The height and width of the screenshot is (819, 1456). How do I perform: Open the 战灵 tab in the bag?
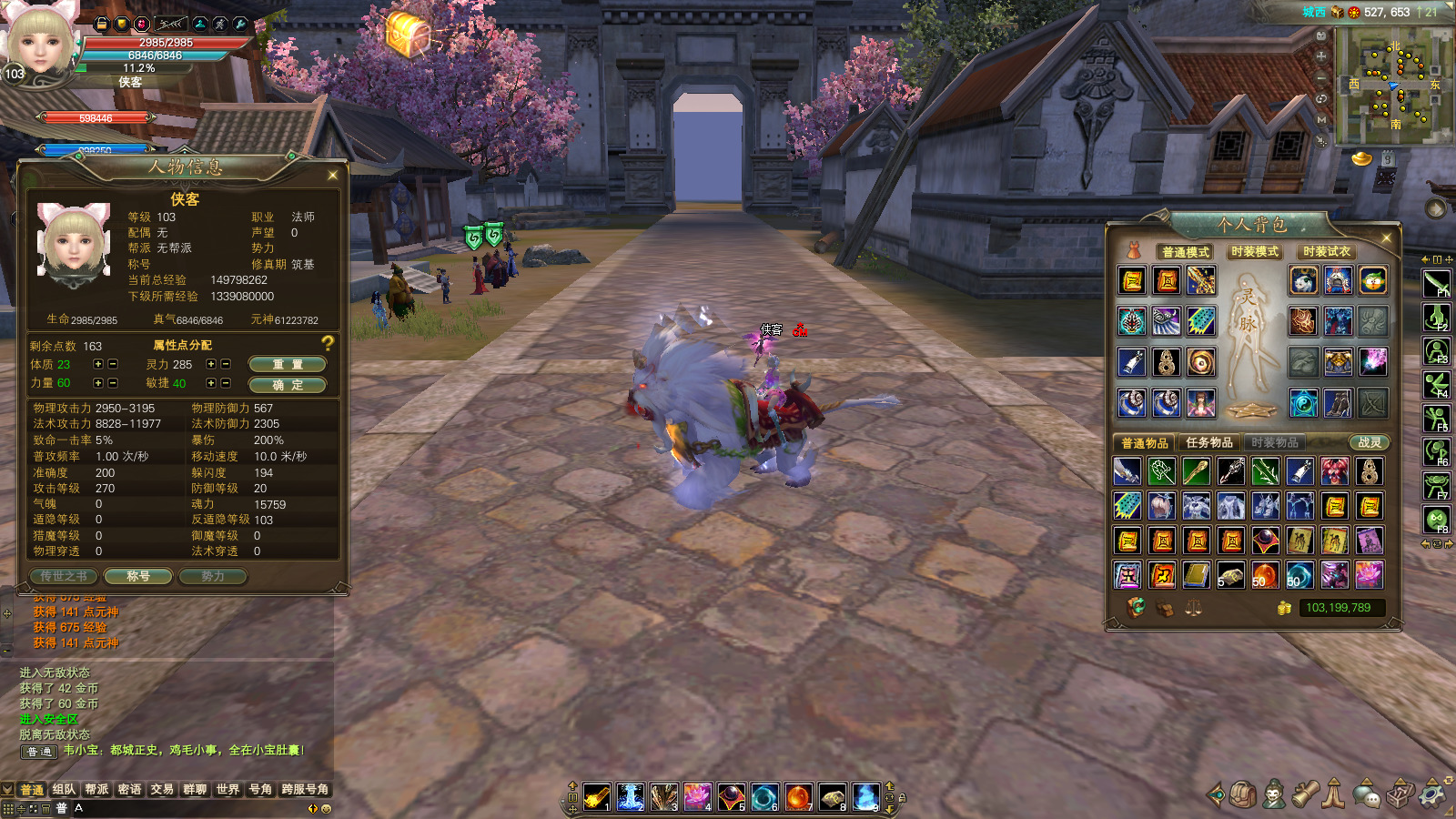[x=1370, y=443]
